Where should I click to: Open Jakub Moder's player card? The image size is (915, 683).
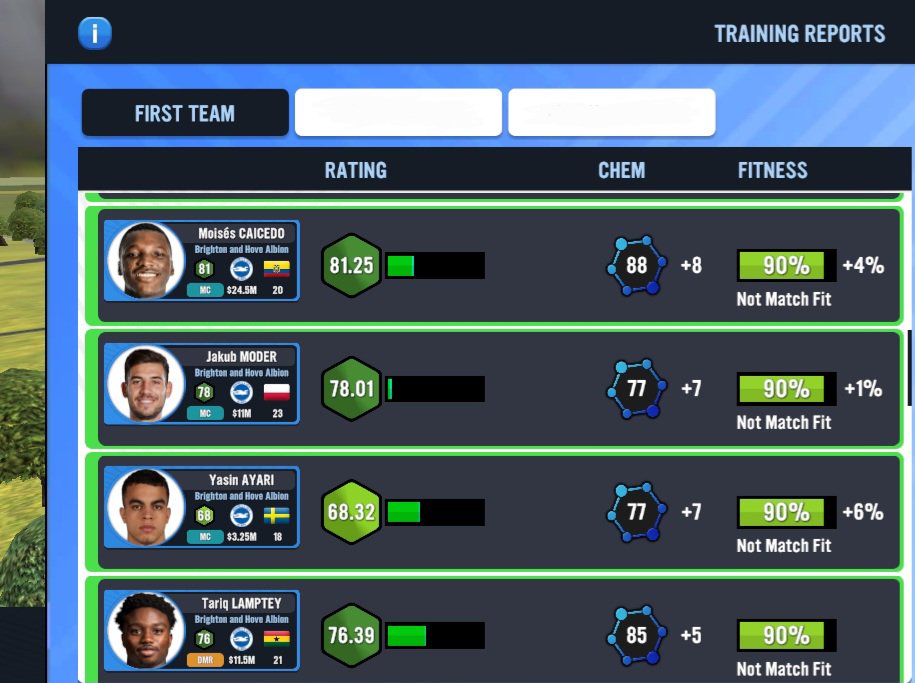coord(202,384)
